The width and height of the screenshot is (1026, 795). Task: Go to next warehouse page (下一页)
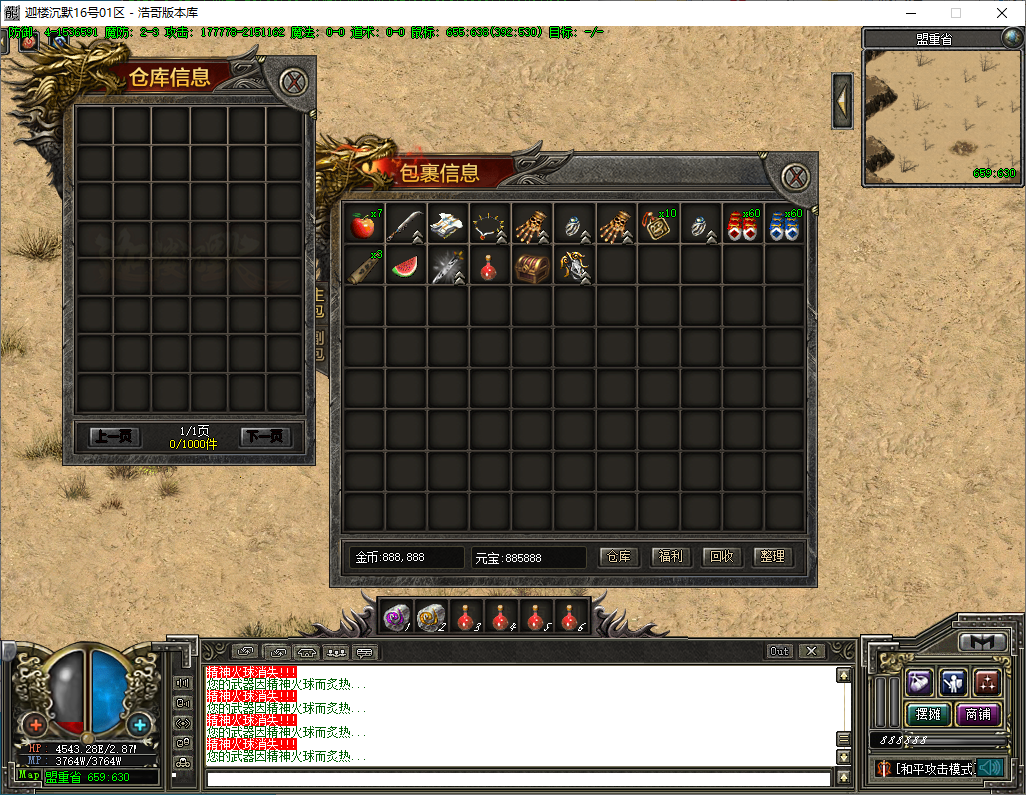266,437
